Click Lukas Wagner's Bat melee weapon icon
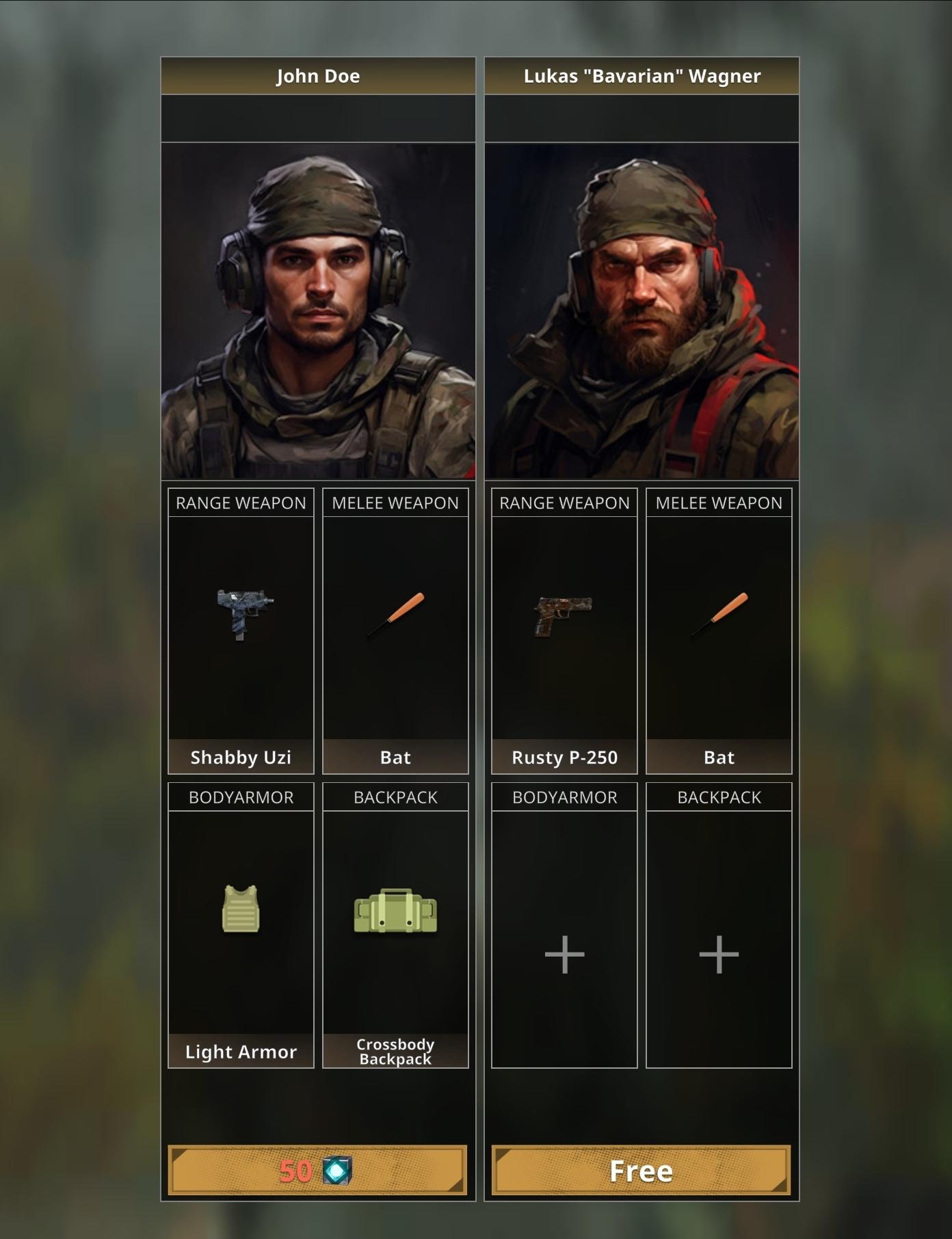 tap(719, 615)
